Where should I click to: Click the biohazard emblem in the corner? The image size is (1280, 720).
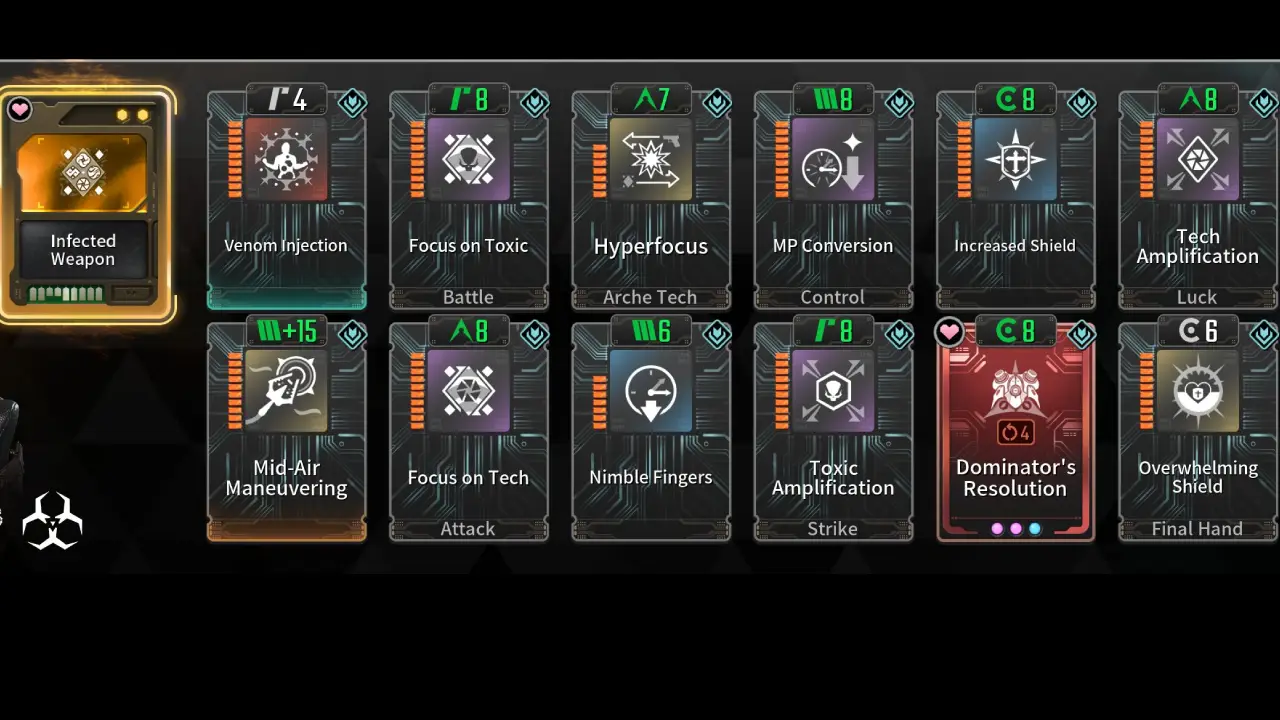[52, 520]
